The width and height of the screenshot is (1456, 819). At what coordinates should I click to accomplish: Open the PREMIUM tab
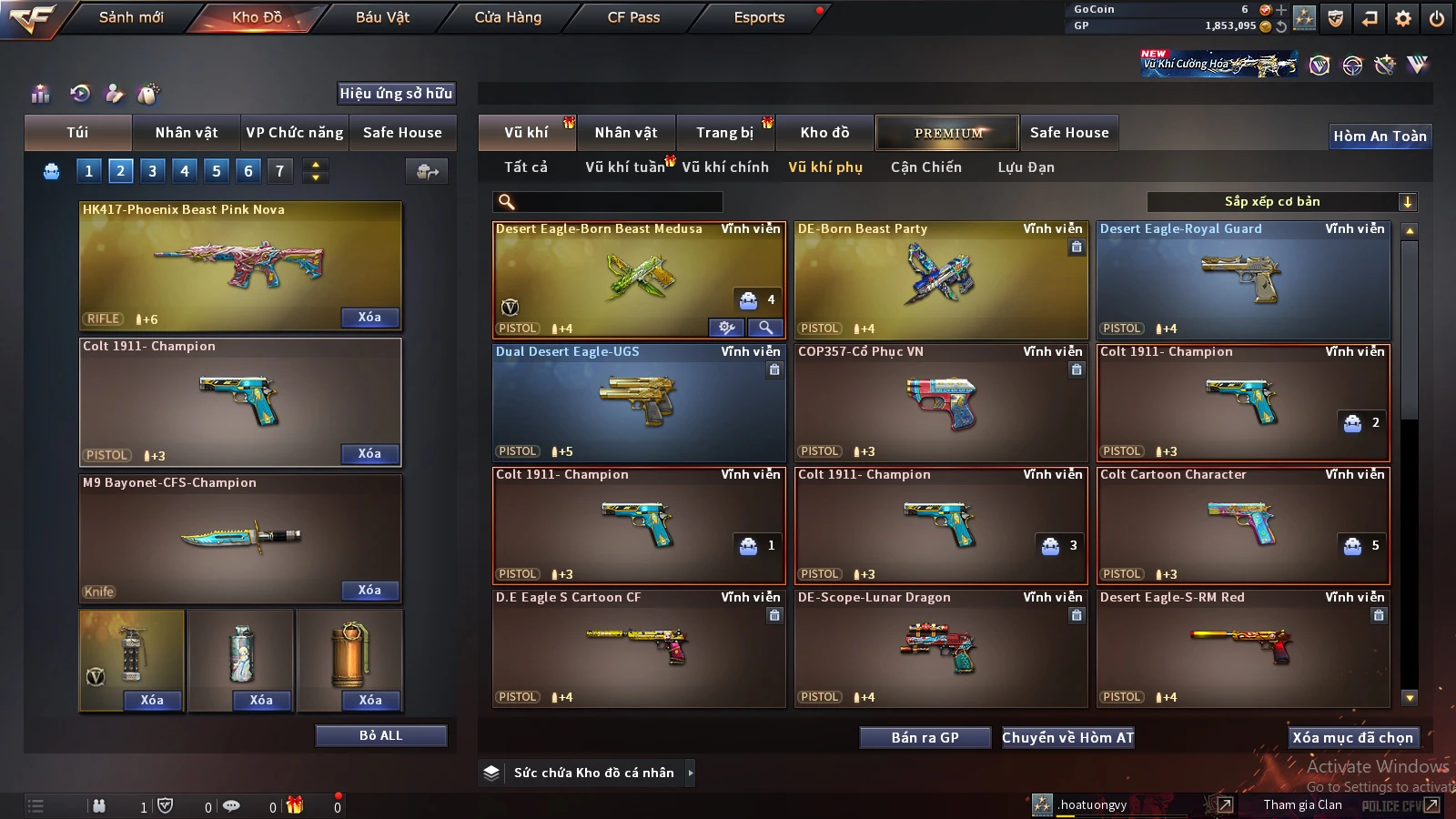[947, 133]
